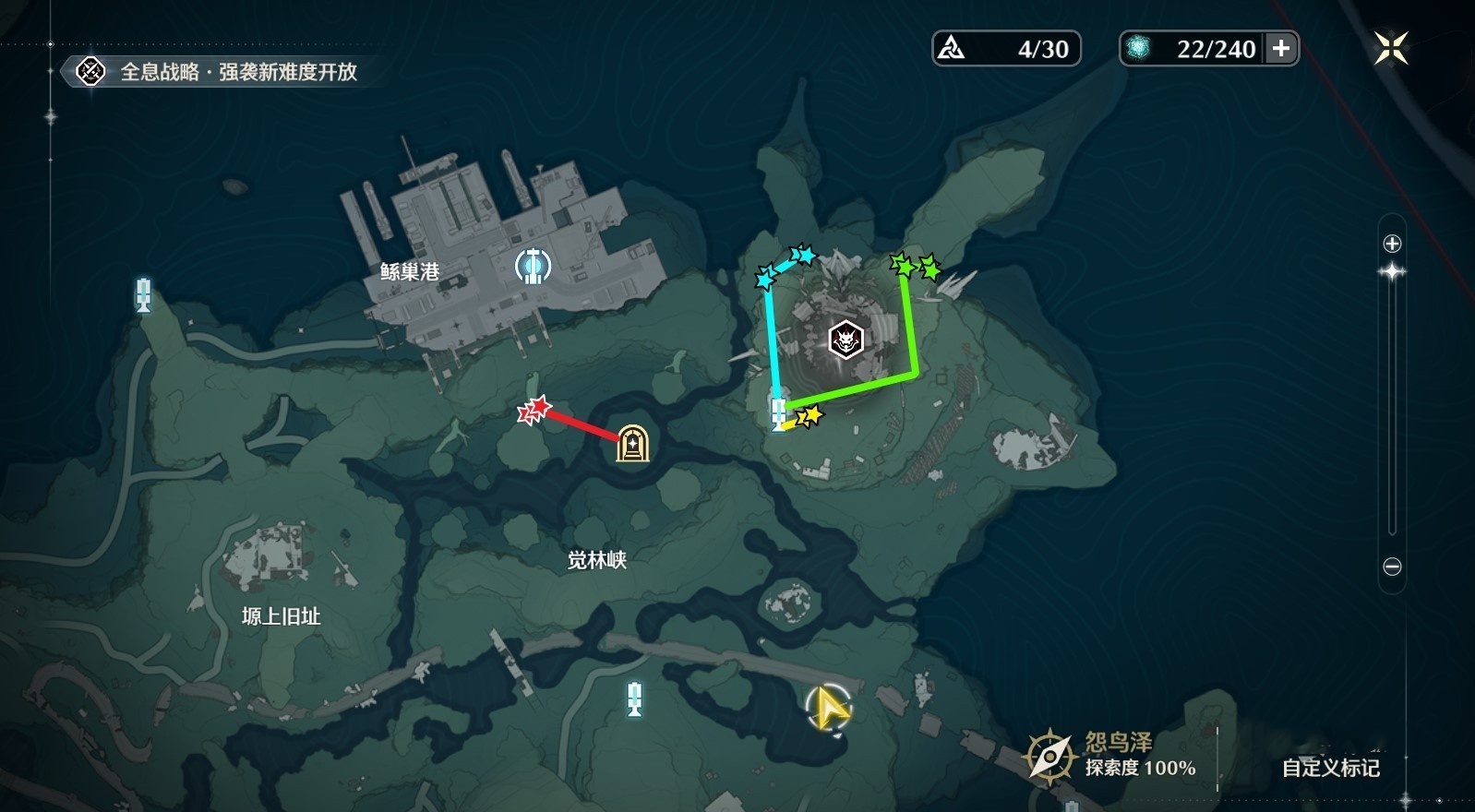Select the far-west resonance beacon marker

tap(143, 295)
